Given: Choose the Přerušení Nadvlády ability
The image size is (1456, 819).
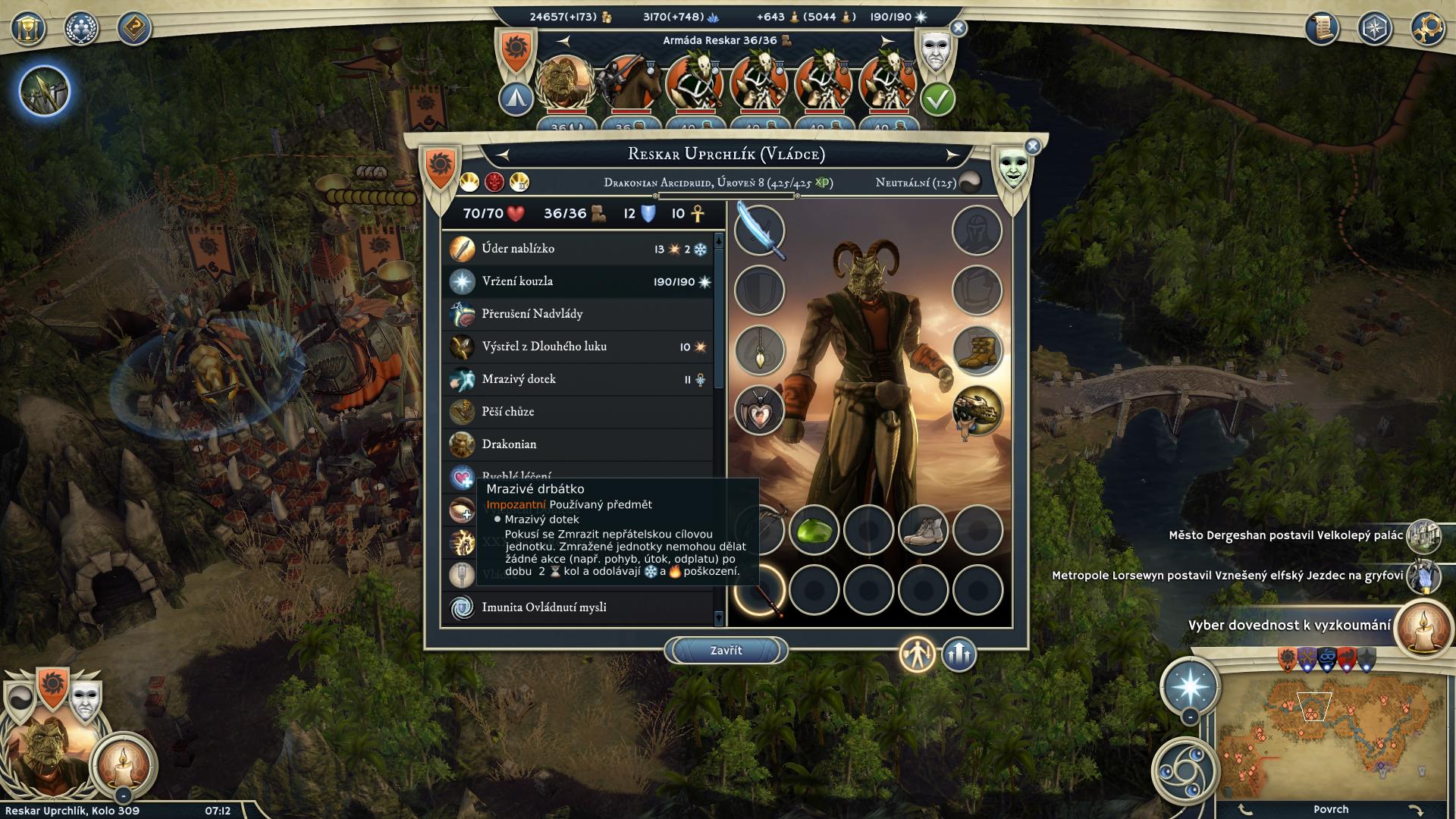Looking at the screenshot, I should (578, 314).
